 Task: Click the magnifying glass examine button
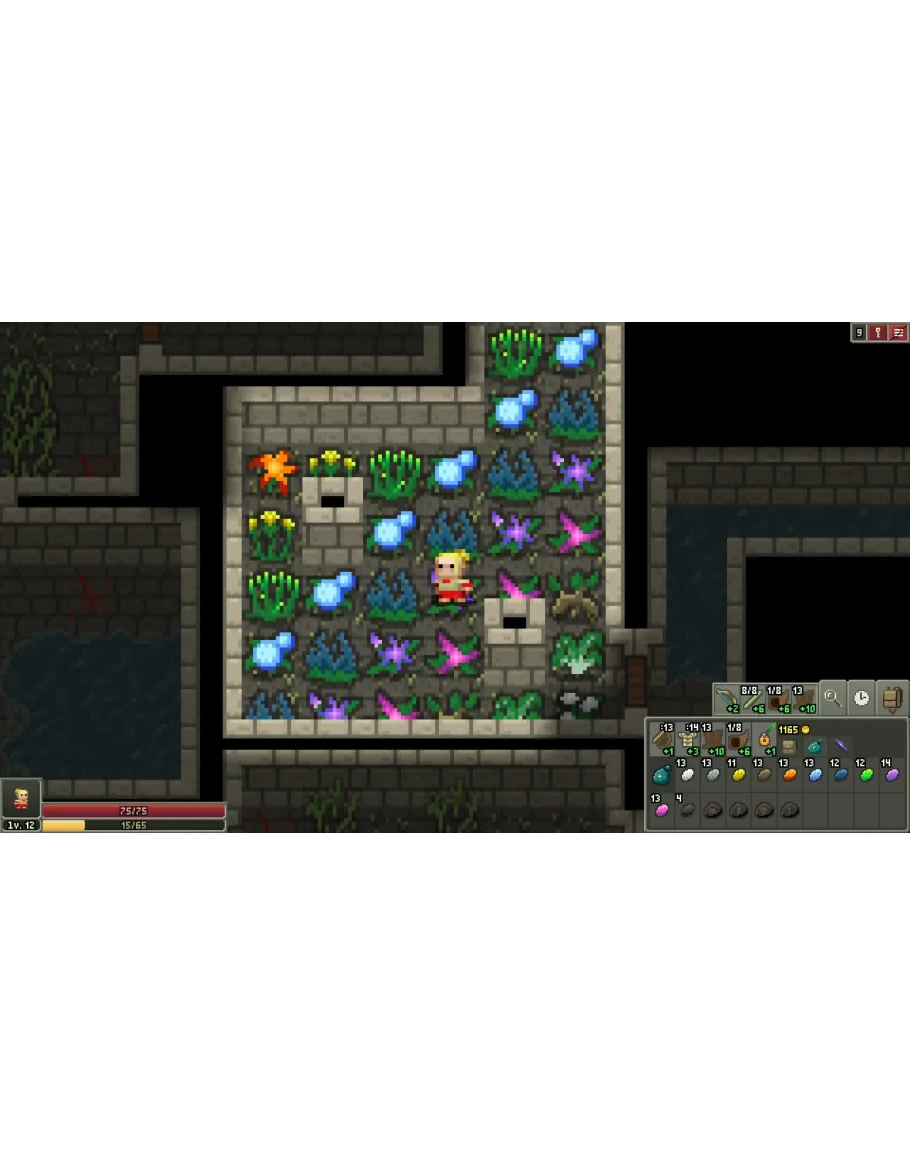pos(832,698)
